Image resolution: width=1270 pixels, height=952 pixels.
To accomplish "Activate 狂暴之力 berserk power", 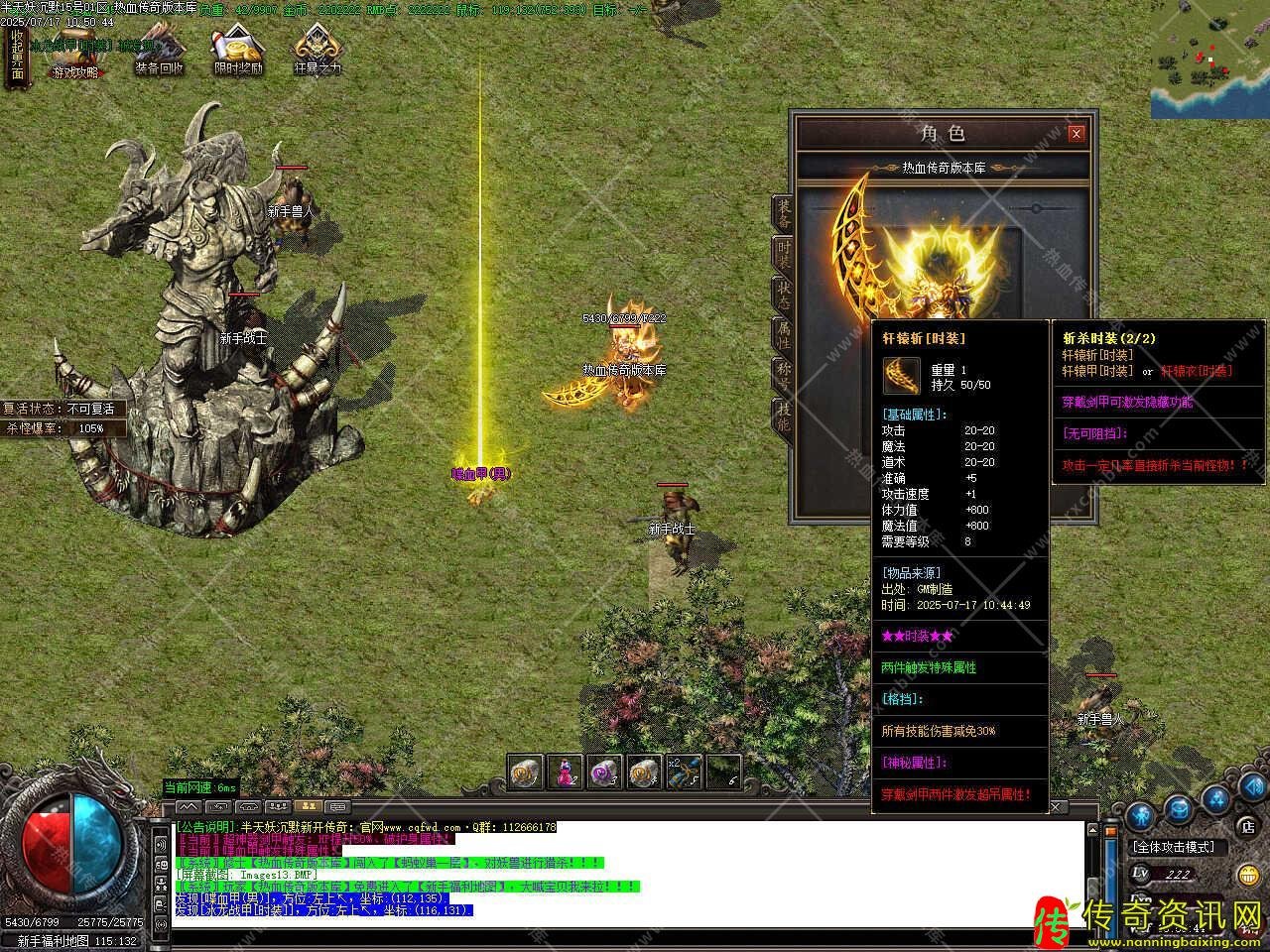I will click(x=317, y=52).
